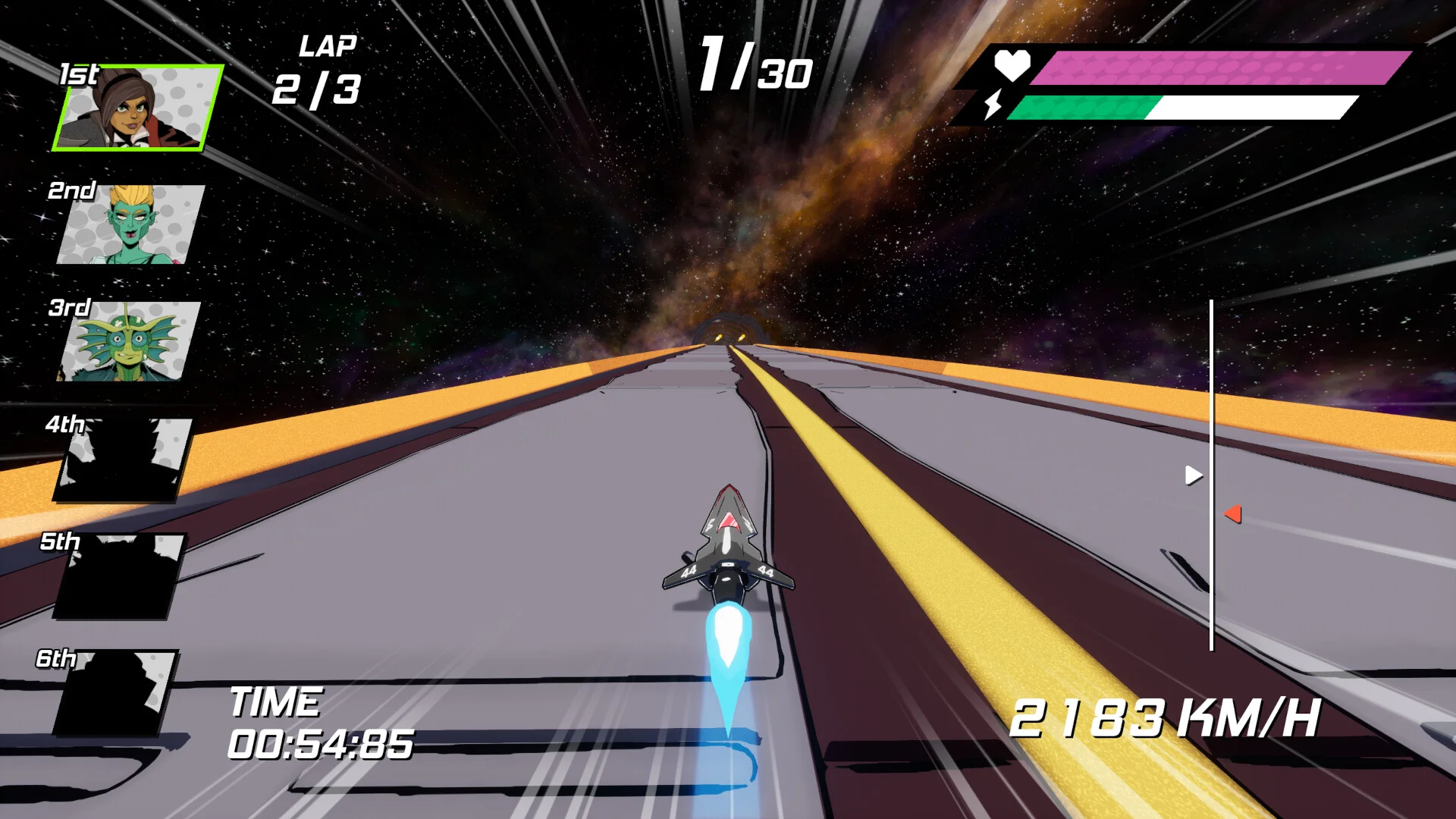1456x819 pixels.
Task: Click the 6th place silhouette portrait
Action: (115, 692)
